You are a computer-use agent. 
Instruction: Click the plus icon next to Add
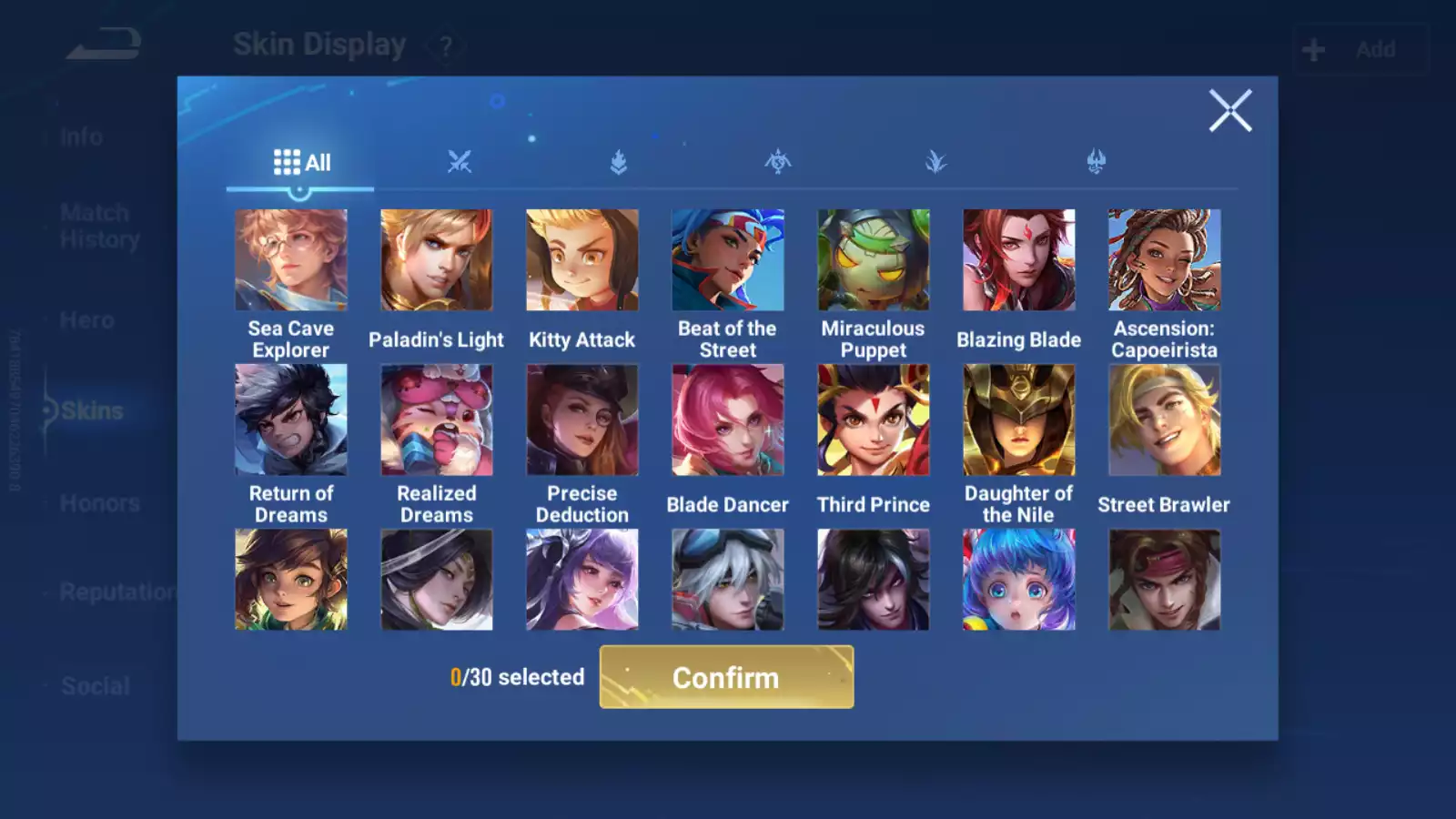(1312, 48)
